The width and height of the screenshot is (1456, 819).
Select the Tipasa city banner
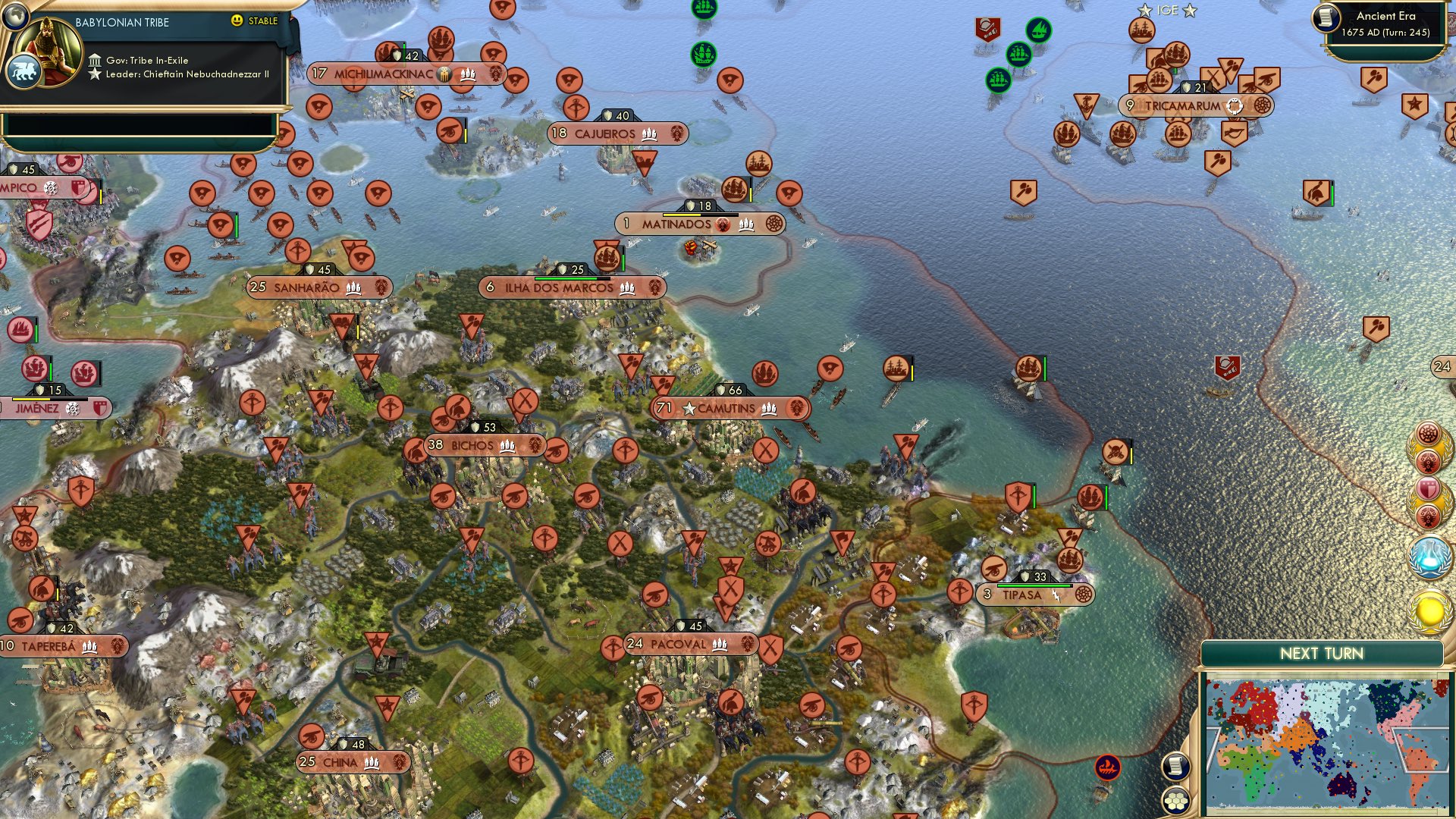pos(1033,595)
